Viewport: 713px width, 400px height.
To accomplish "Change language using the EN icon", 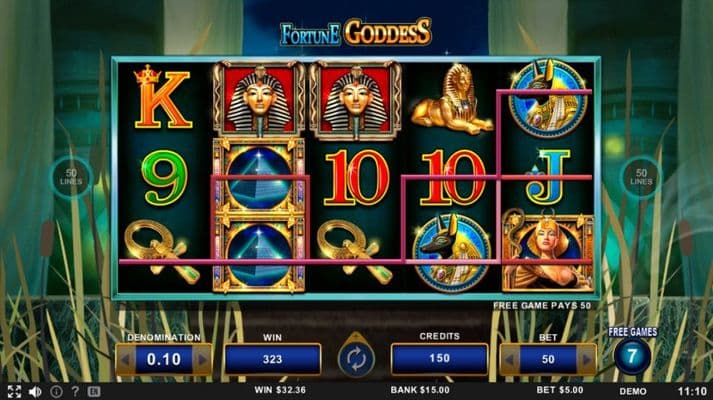I will [94, 391].
